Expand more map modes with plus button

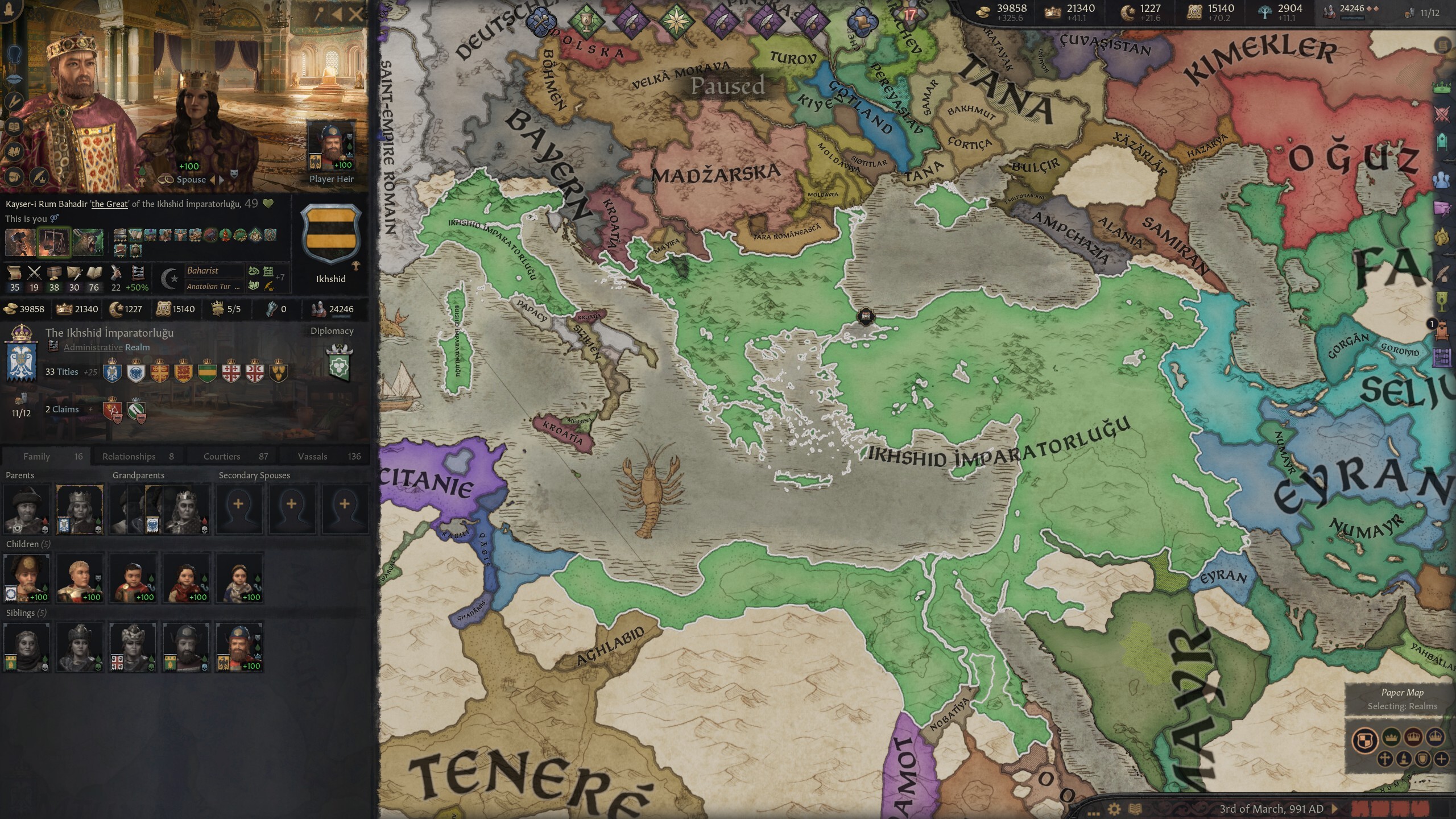1441,759
